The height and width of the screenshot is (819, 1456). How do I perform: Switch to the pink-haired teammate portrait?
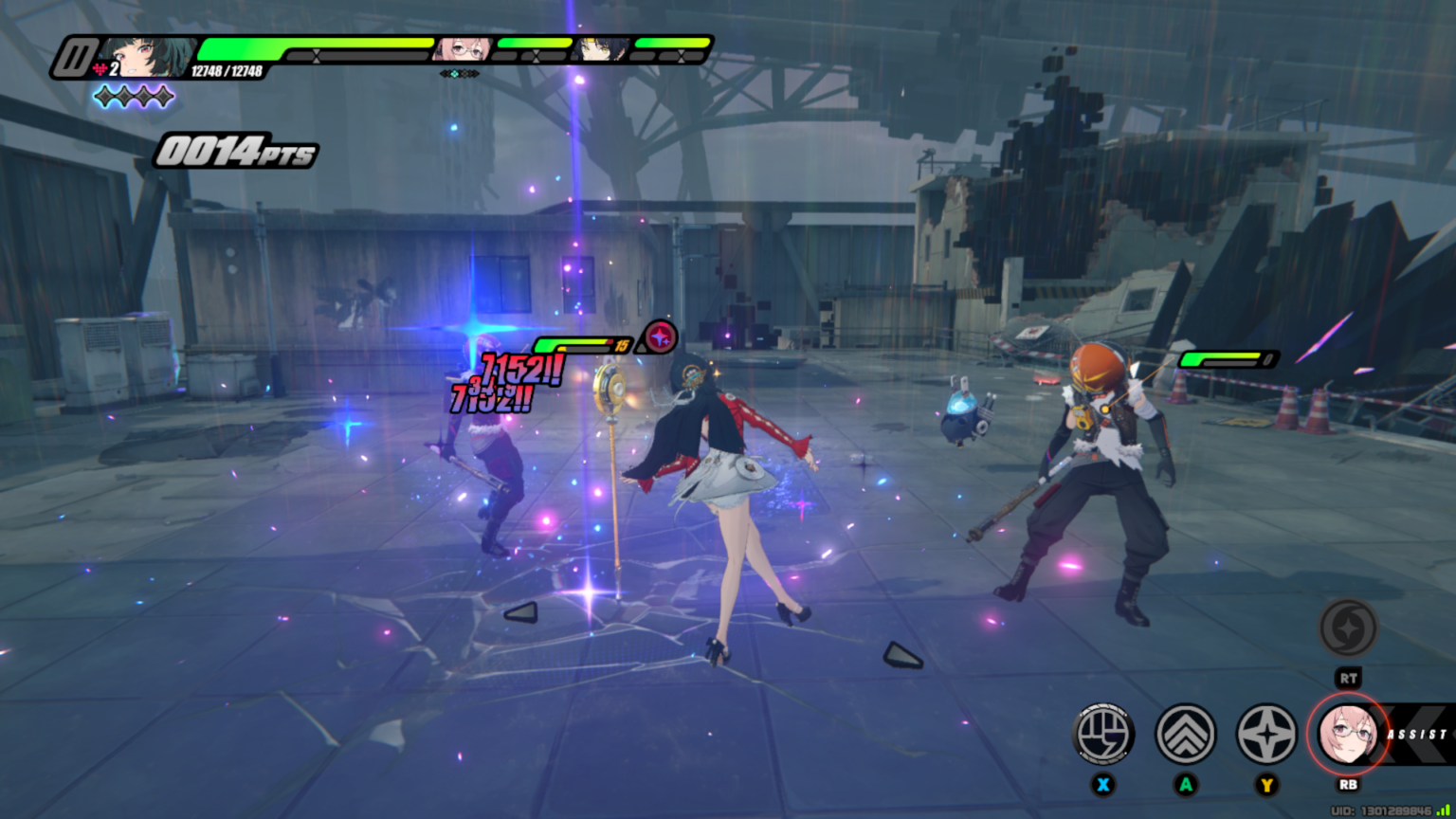pos(463,49)
